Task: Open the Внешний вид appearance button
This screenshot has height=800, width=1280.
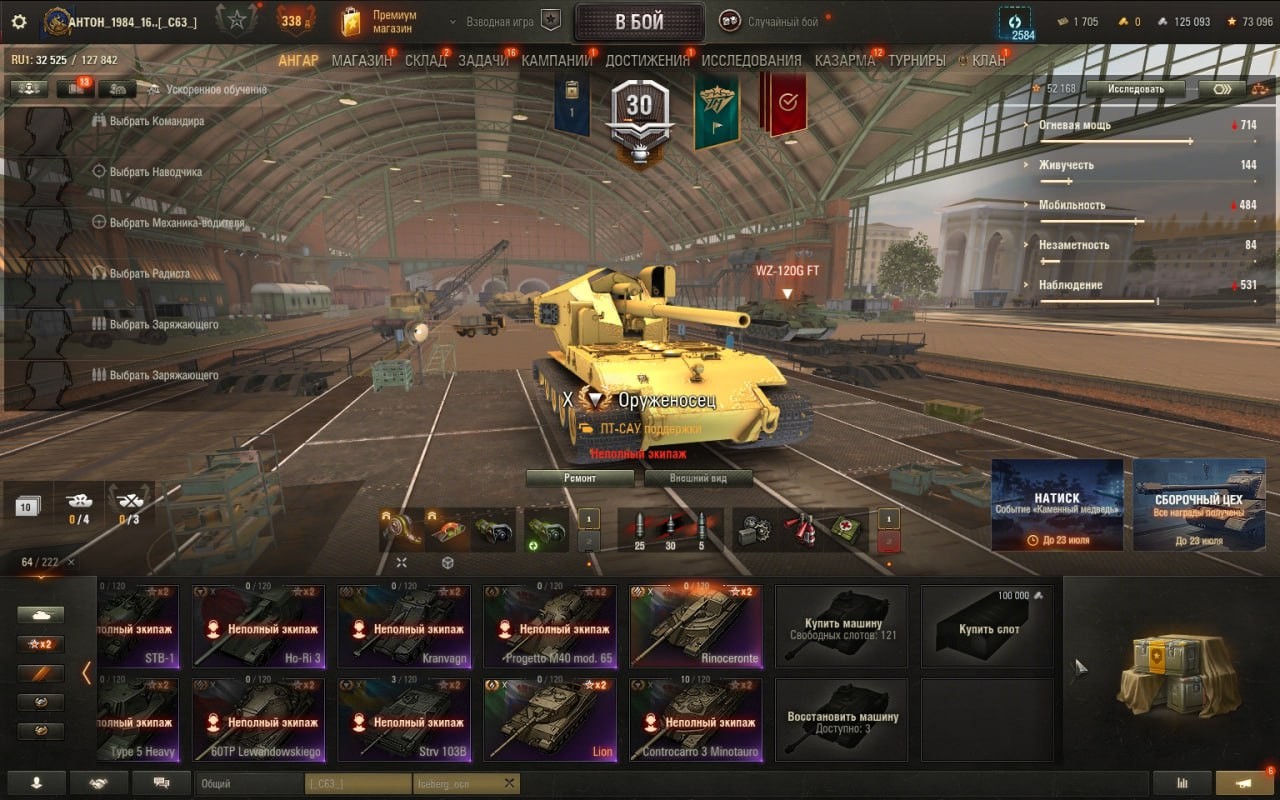Action: coord(698,478)
